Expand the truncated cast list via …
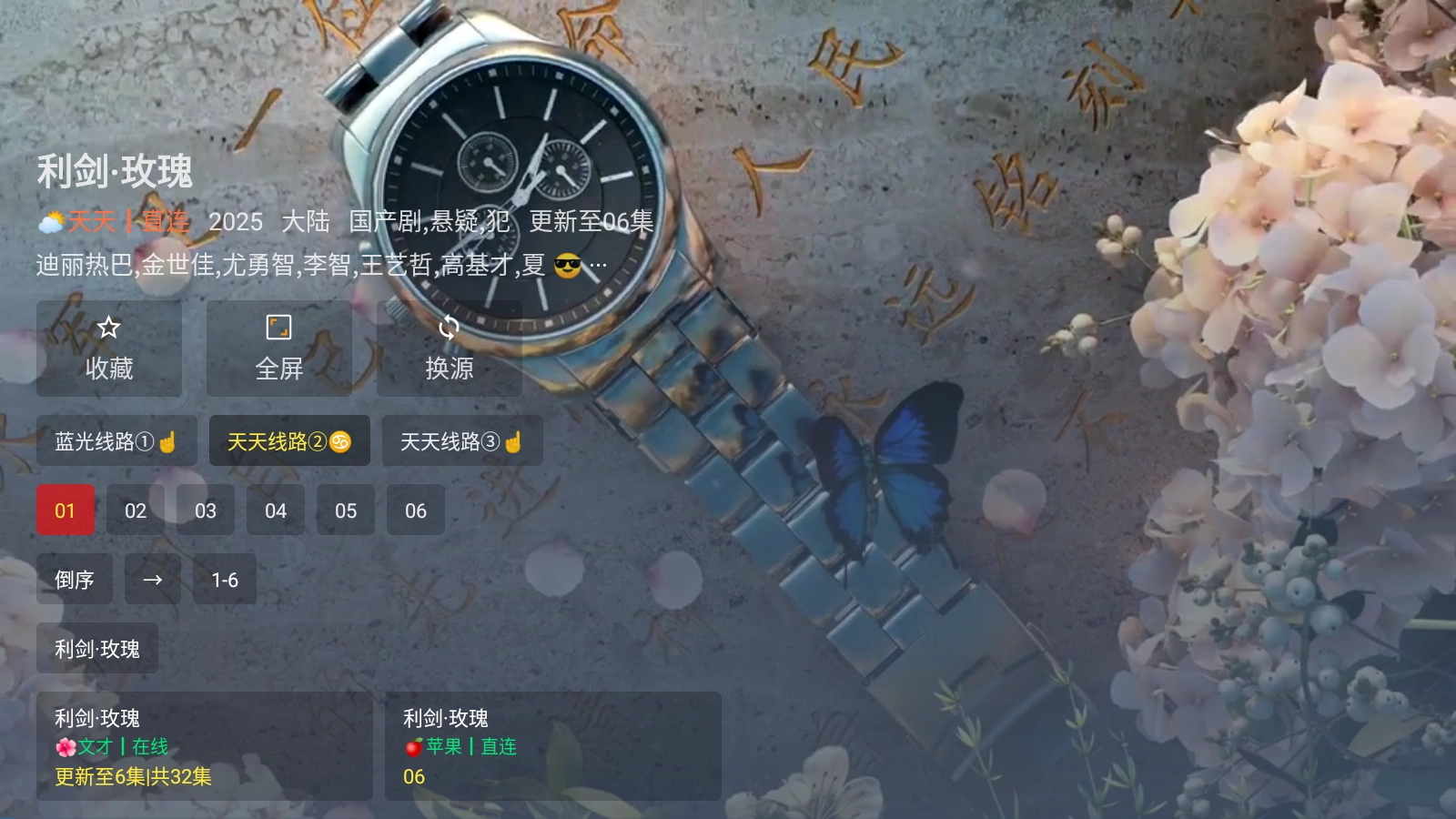Image resolution: width=1456 pixels, height=819 pixels. pos(599,265)
